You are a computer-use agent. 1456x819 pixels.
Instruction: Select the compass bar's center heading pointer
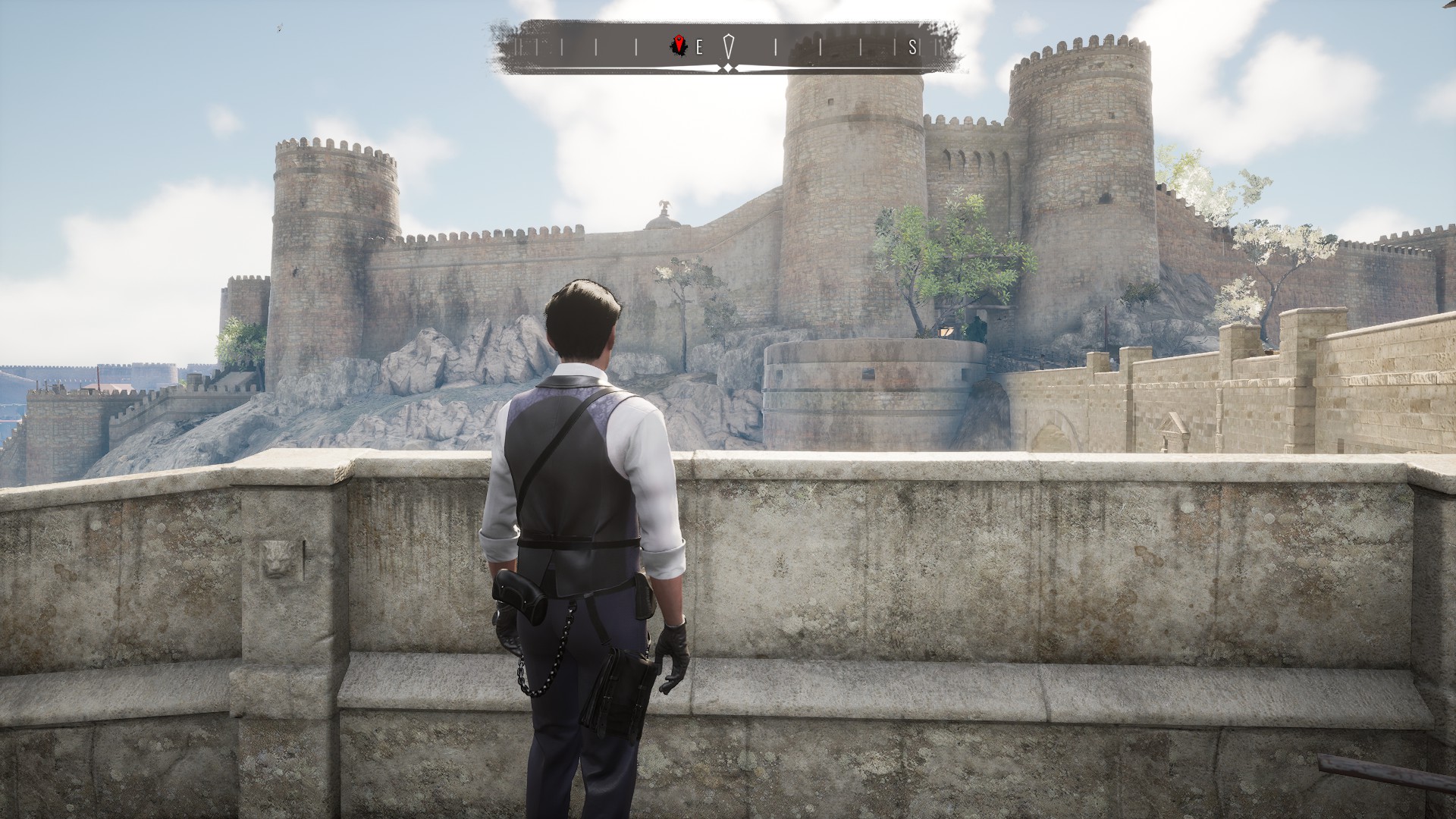tap(728, 47)
